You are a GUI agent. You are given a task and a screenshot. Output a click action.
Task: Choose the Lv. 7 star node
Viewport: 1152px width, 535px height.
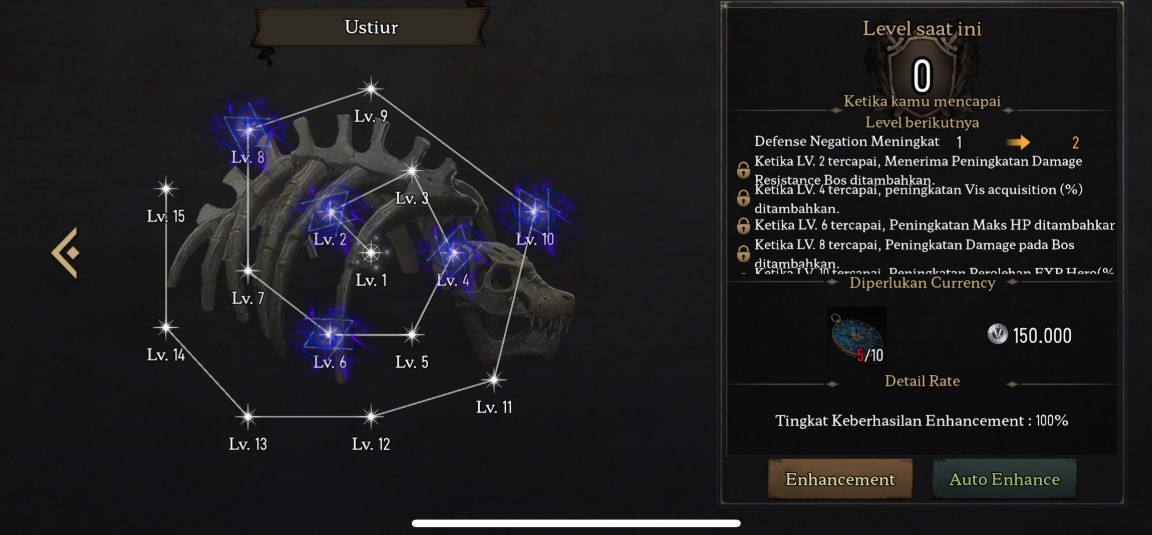coord(248,270)
